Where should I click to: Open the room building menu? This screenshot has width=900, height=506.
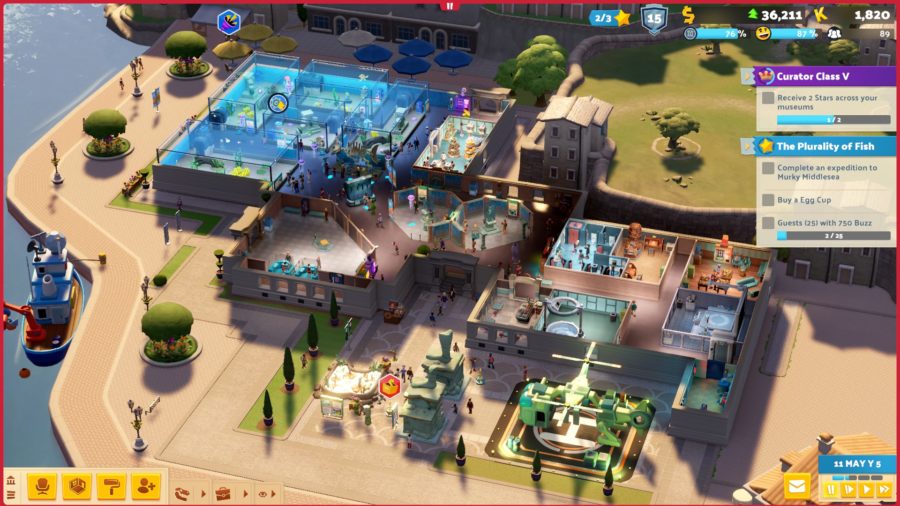[x=77, y=486]
